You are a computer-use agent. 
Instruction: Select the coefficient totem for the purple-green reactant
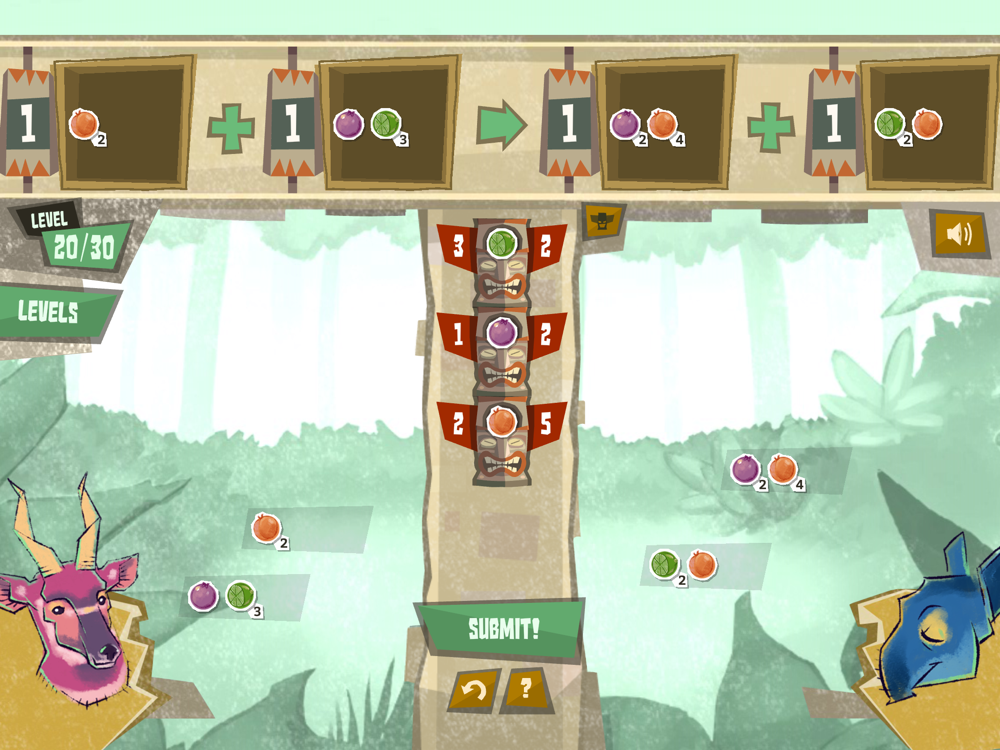click(x=292, y=123)
